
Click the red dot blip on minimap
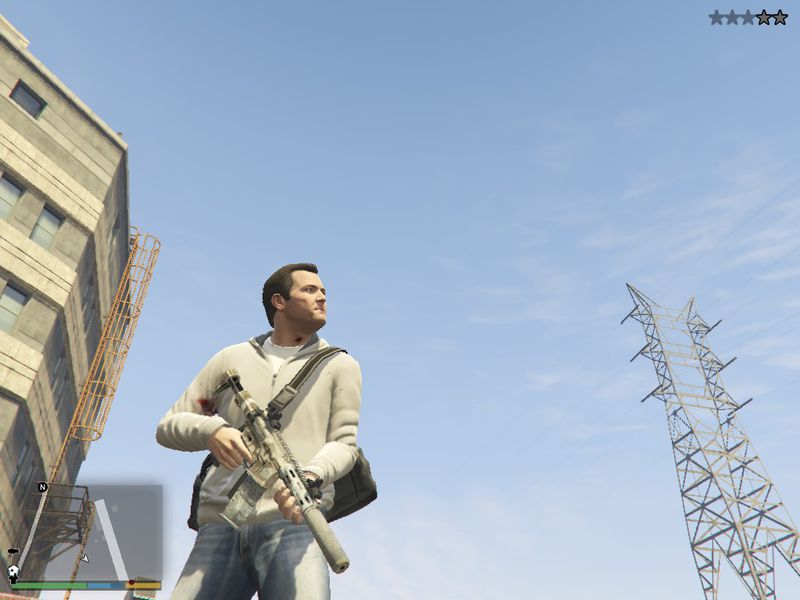coord(131,582)
